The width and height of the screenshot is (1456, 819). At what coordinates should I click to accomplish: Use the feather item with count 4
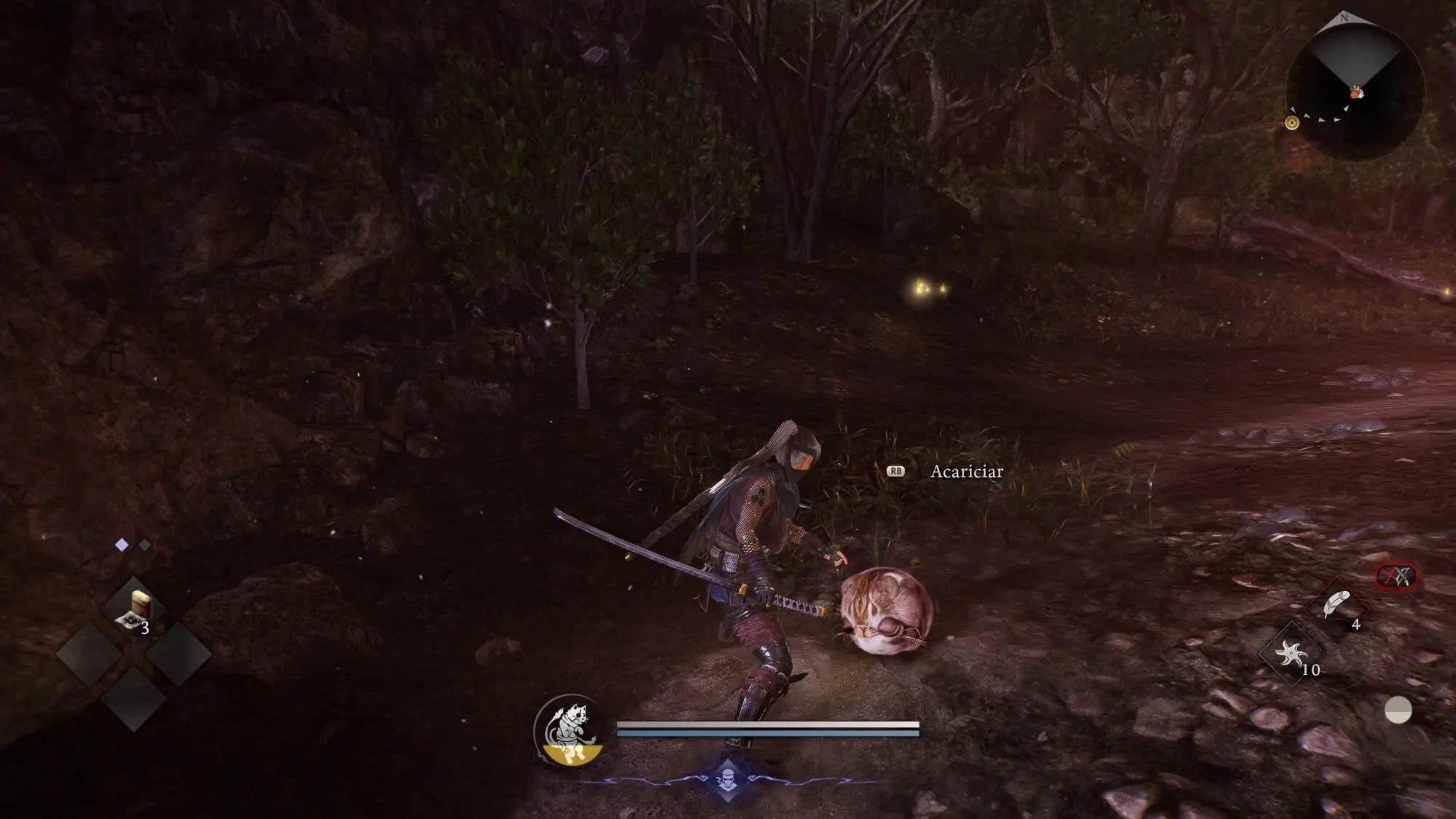coord(1337,606)
